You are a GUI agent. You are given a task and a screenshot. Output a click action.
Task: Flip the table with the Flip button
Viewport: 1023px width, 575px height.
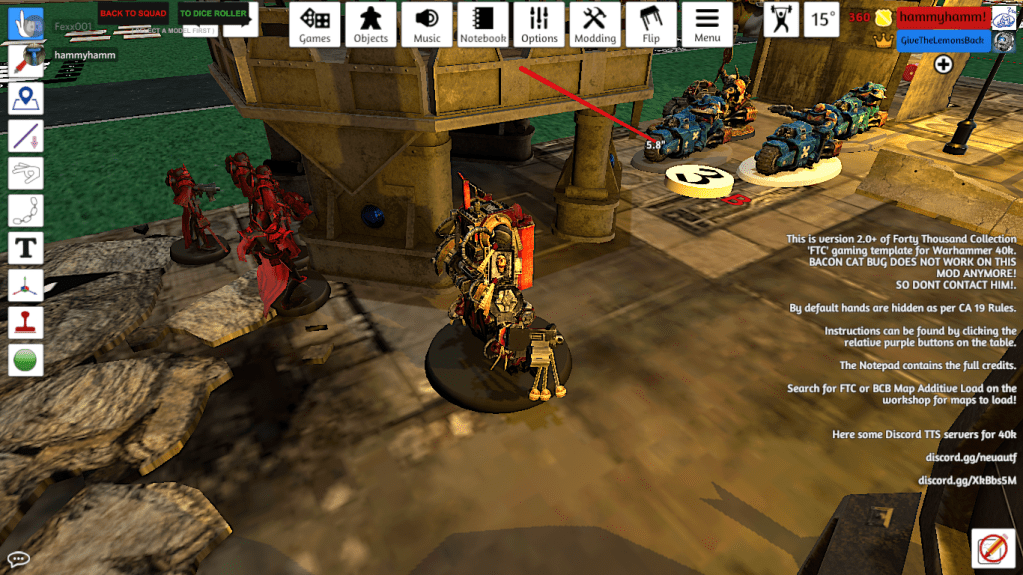click(651, 24)
